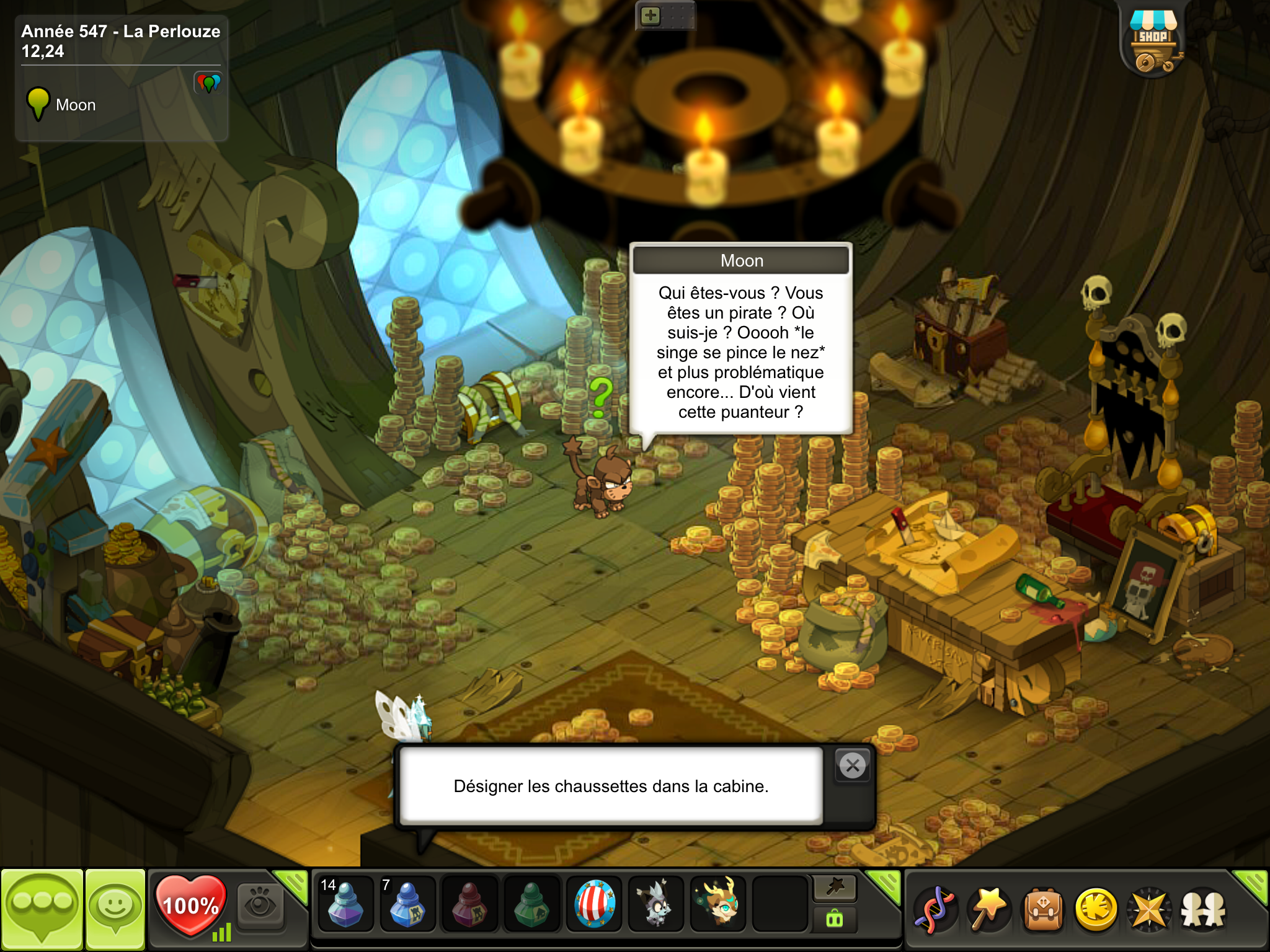The width and height of the screenshot is (1270, 952).
Task: Switch hotbar to the spells wand tab
Action: [x=835, y=888]
